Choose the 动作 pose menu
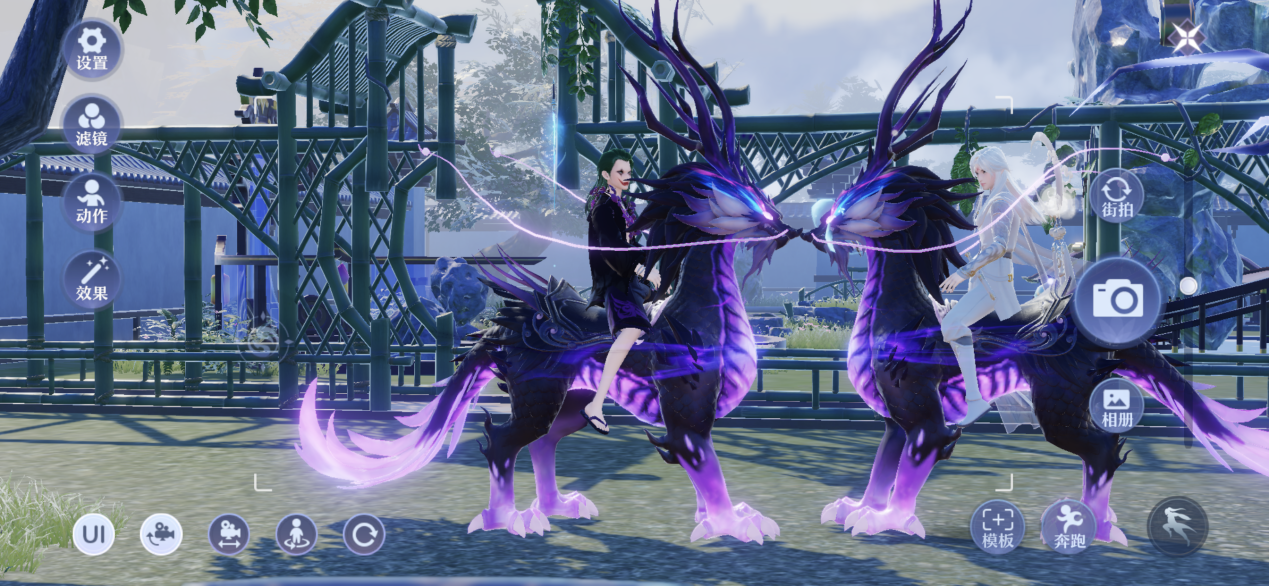 click(92, 202)
